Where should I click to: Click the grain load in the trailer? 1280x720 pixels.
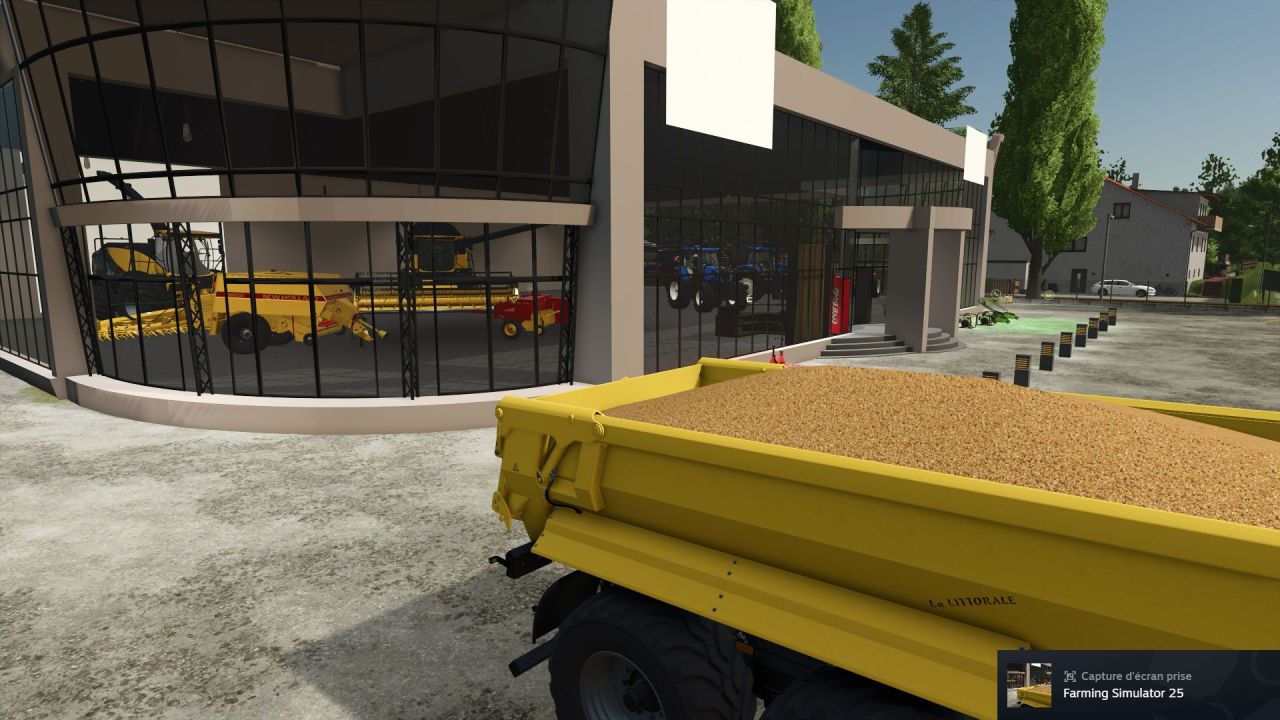pyautogui.click(x=900, y=420)
